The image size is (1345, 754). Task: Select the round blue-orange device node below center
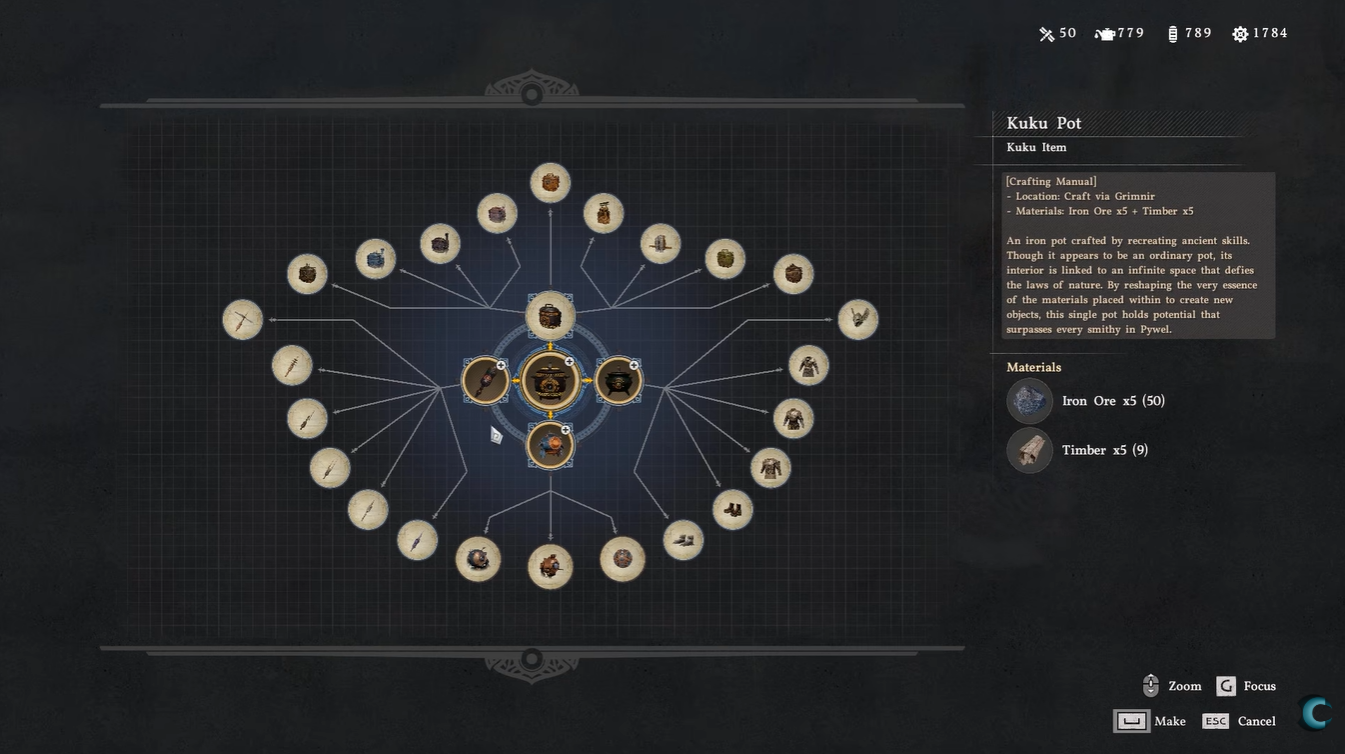click(x=549, y=445)
